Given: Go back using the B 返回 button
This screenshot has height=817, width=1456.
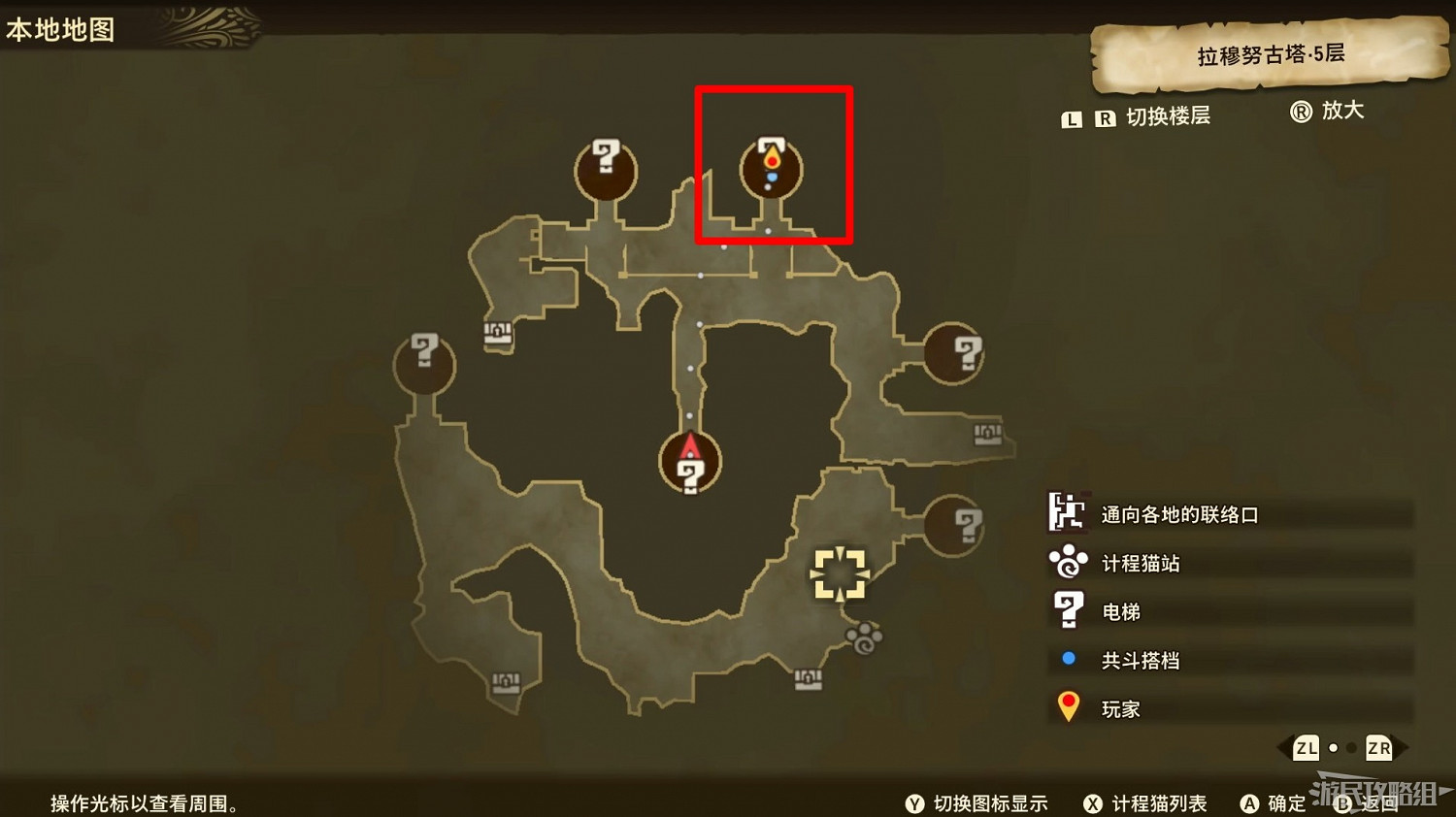Looking at the screenshot, I should point(1344,803).
